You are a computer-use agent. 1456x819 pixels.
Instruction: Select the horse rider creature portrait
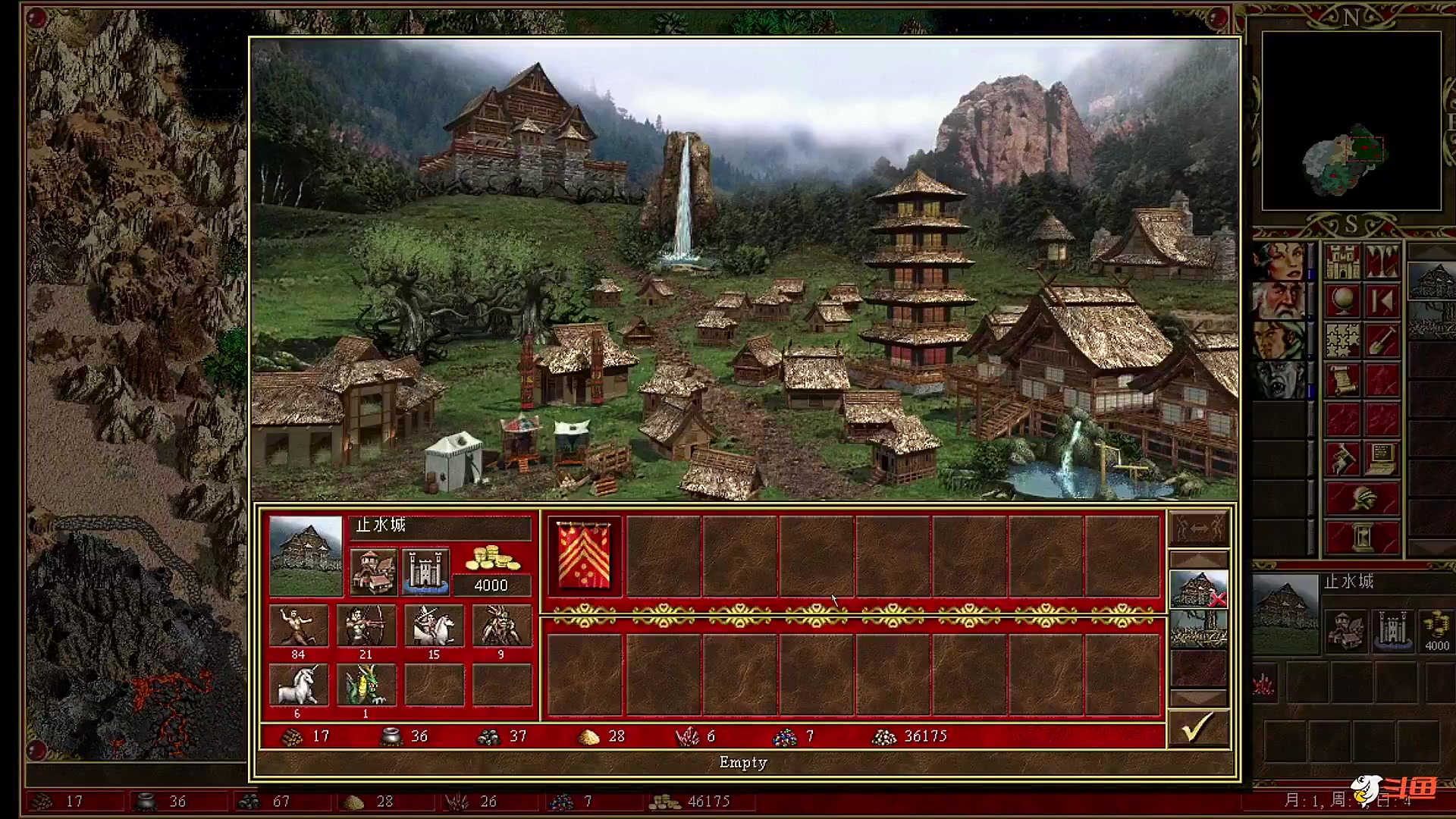(x=433, y=626)
